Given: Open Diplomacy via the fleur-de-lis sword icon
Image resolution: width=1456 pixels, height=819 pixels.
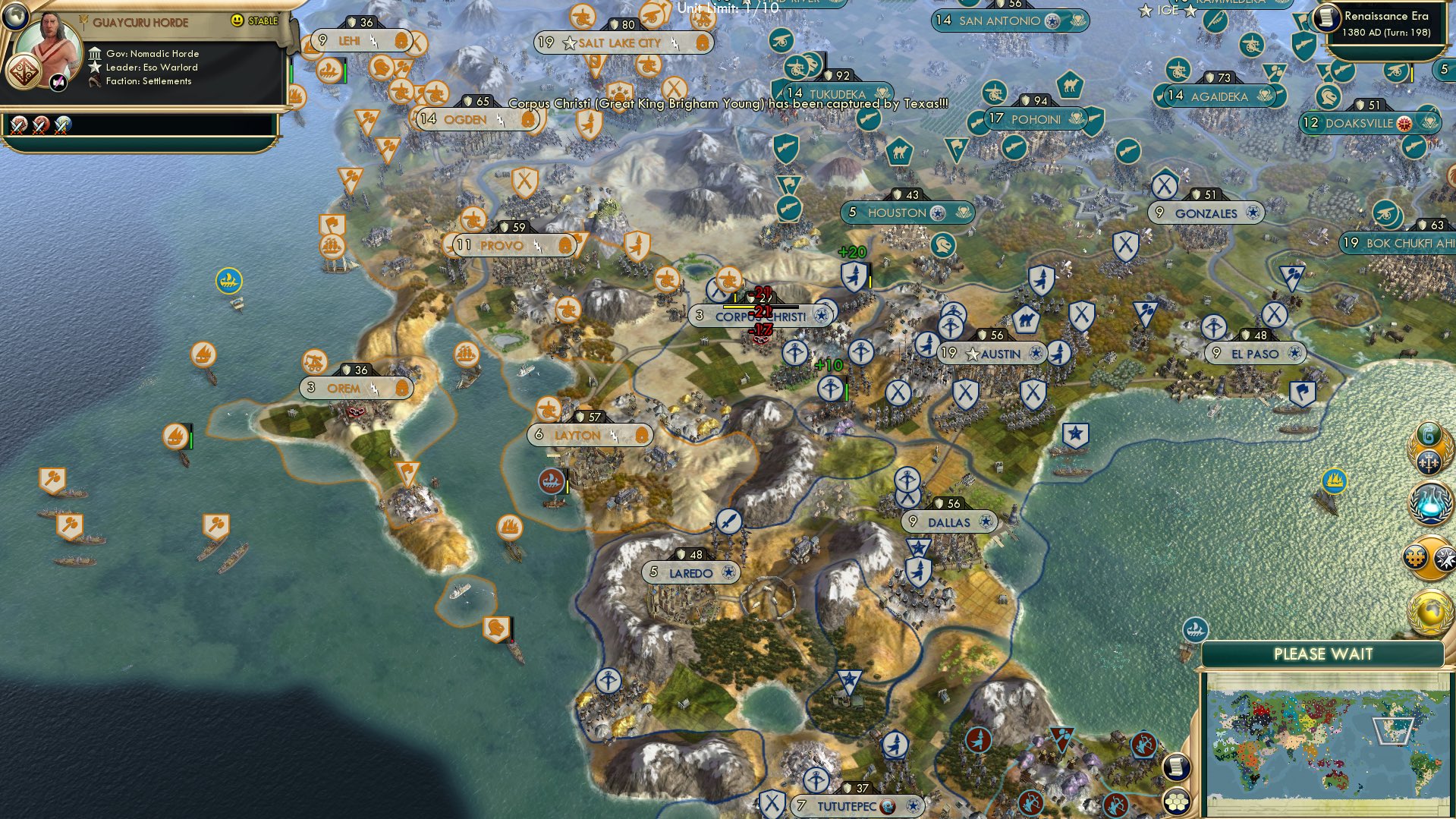Looking at the screenshot, I should [1430, 461].
